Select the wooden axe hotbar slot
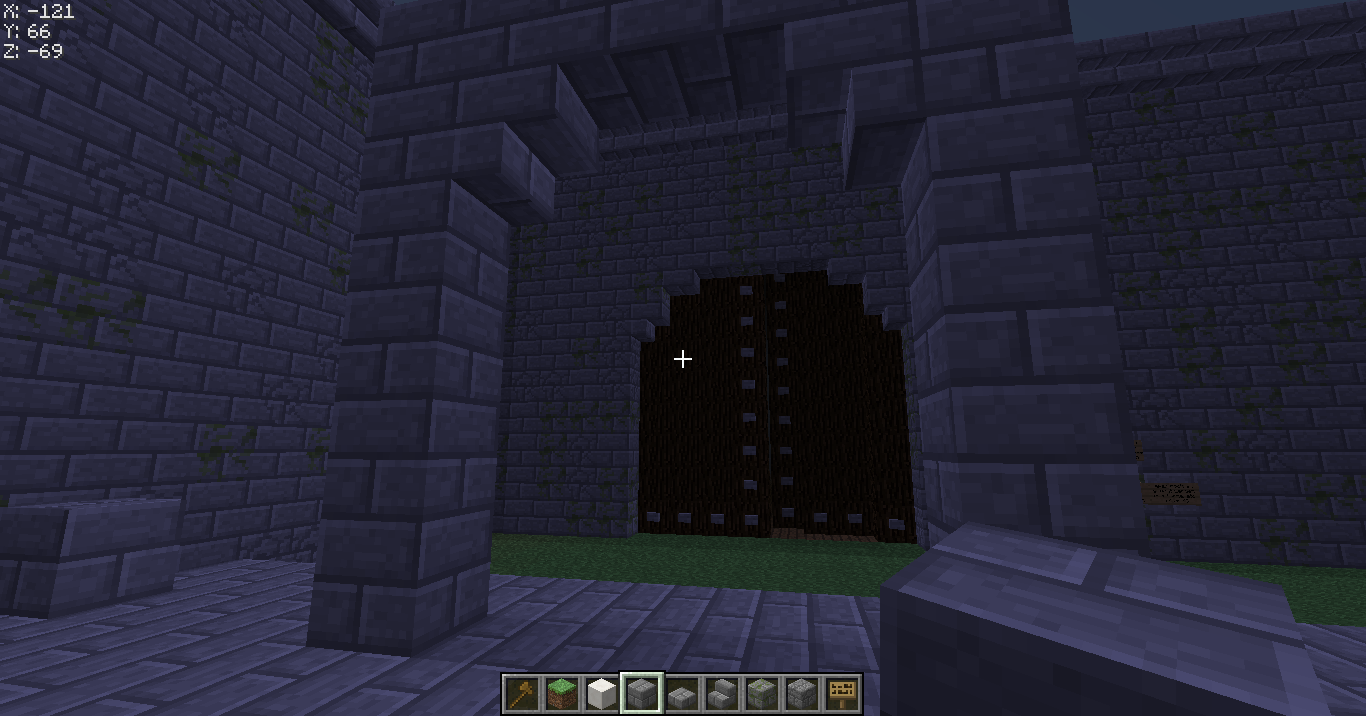Viewport: 1366px width, 716px height. (522, 693)
